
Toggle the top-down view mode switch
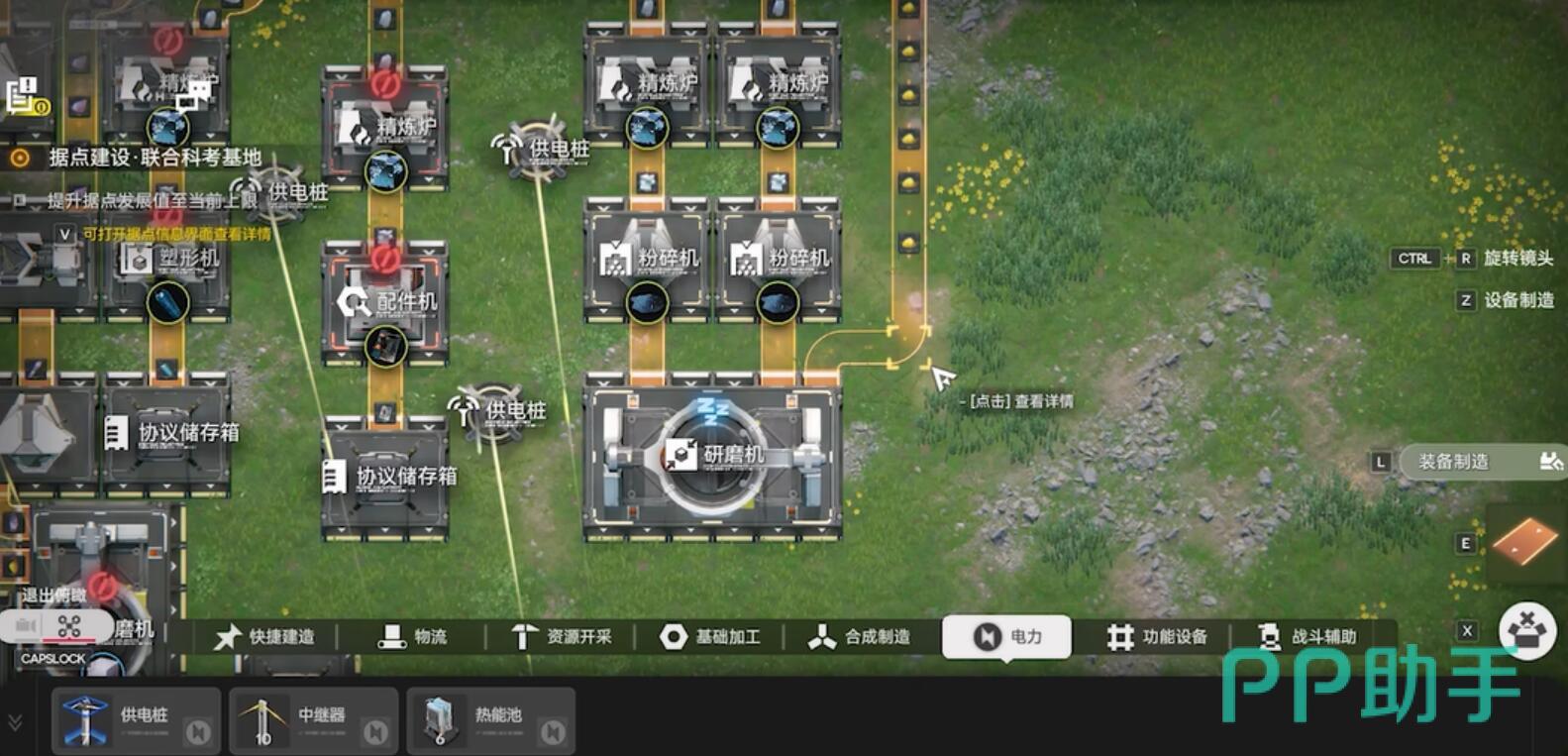pos(55,626)
